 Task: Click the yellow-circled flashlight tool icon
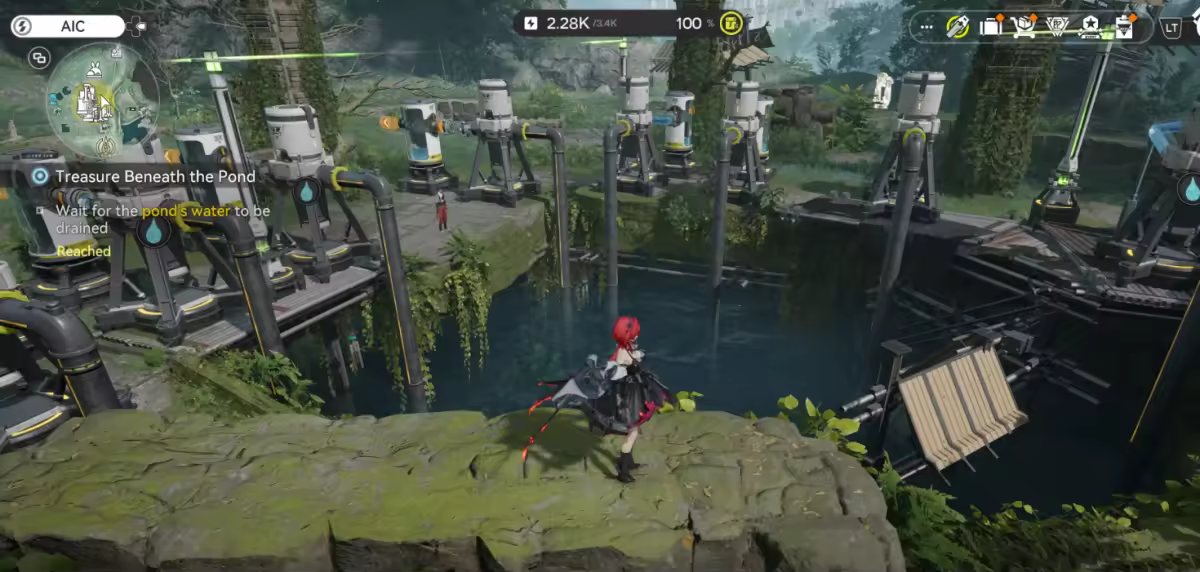click(x=957, y=27)
